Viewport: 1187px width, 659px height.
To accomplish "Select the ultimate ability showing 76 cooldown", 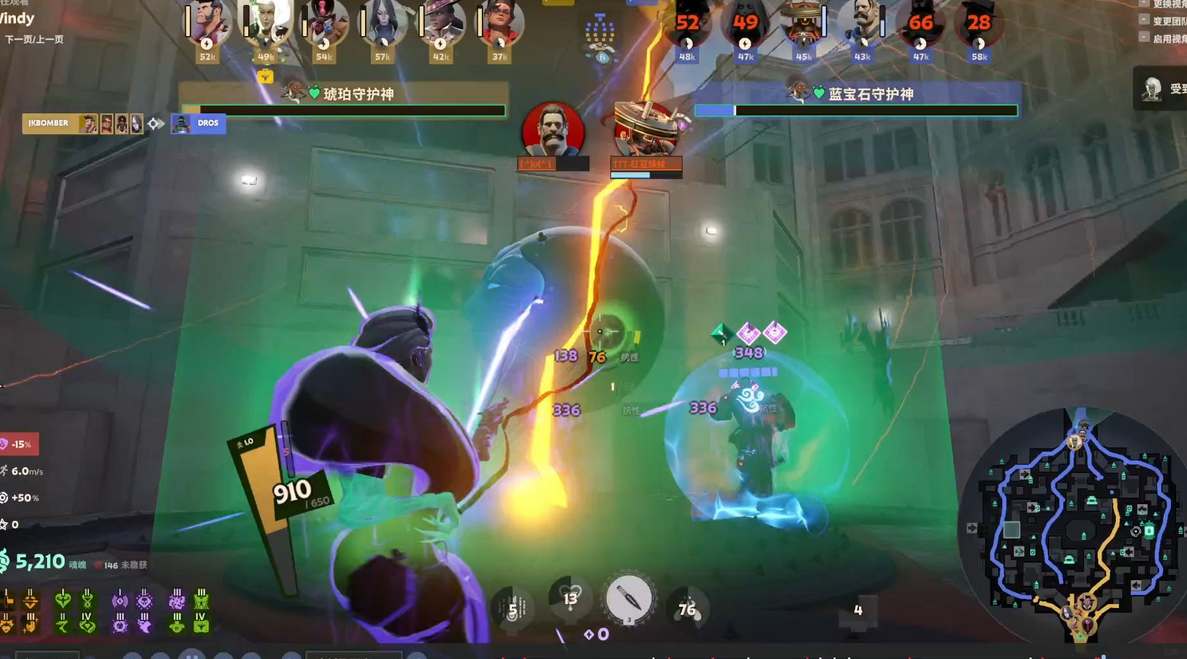I will click(687, 608).
